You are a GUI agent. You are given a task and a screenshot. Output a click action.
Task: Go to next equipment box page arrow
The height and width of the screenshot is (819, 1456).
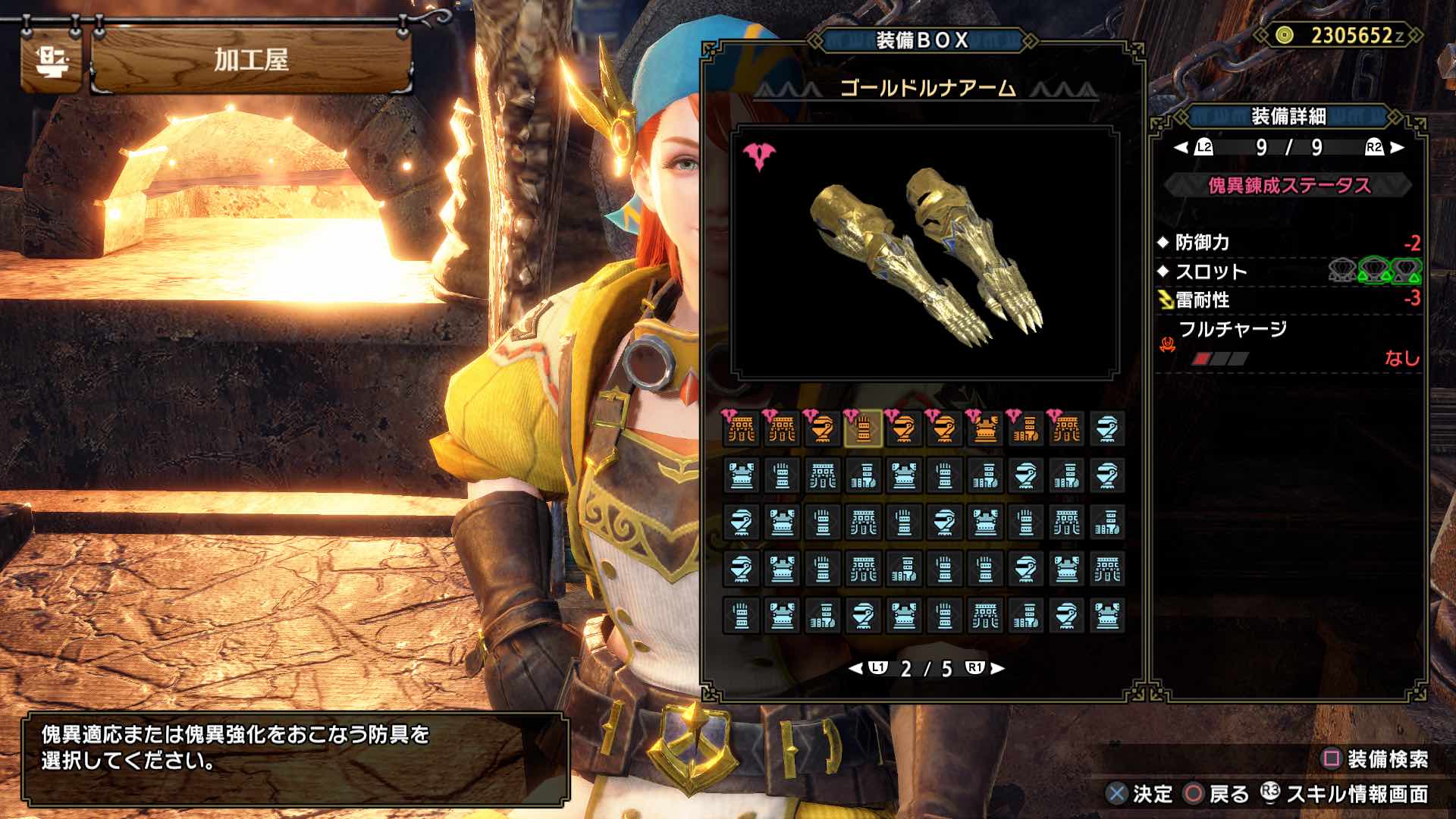pos(998,668)
